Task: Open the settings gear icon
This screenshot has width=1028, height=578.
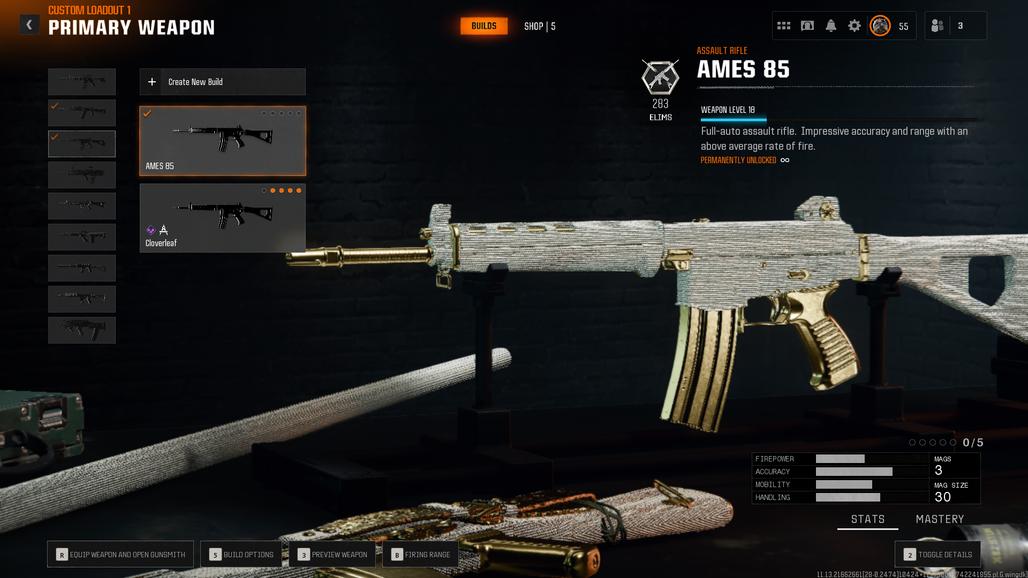Action: (854, 26)
